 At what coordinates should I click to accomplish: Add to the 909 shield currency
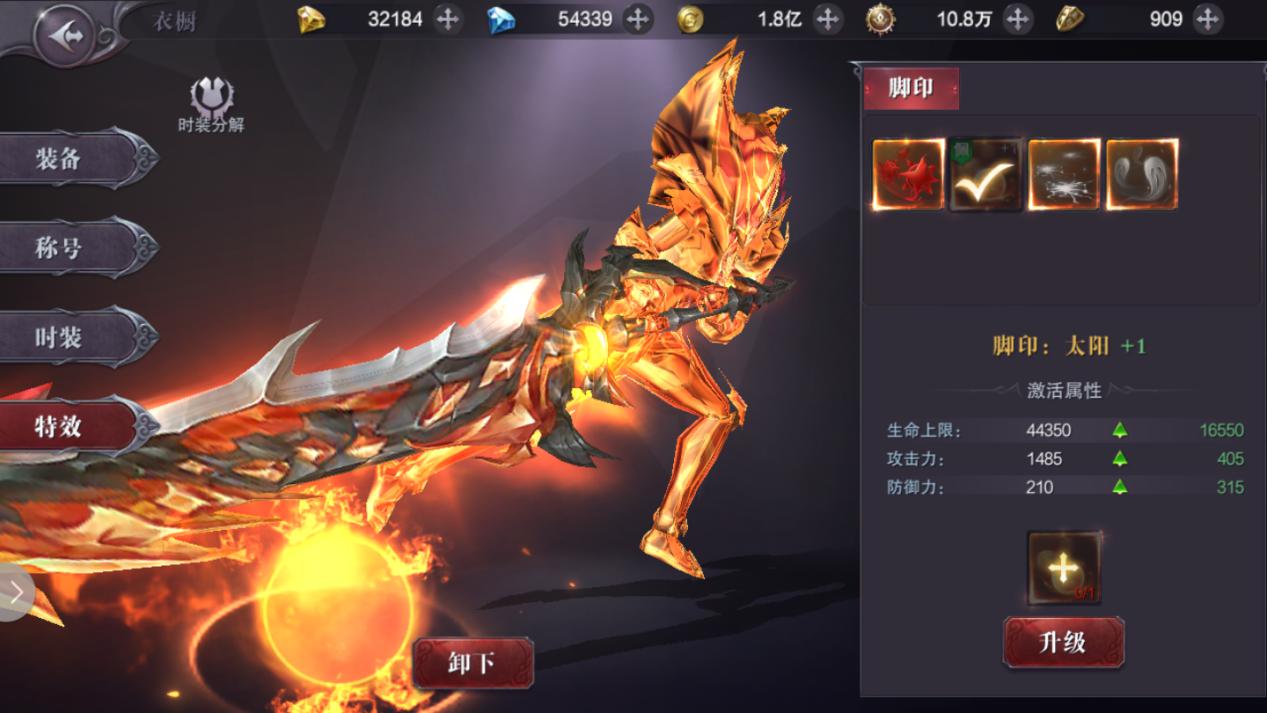[1207, 19]
